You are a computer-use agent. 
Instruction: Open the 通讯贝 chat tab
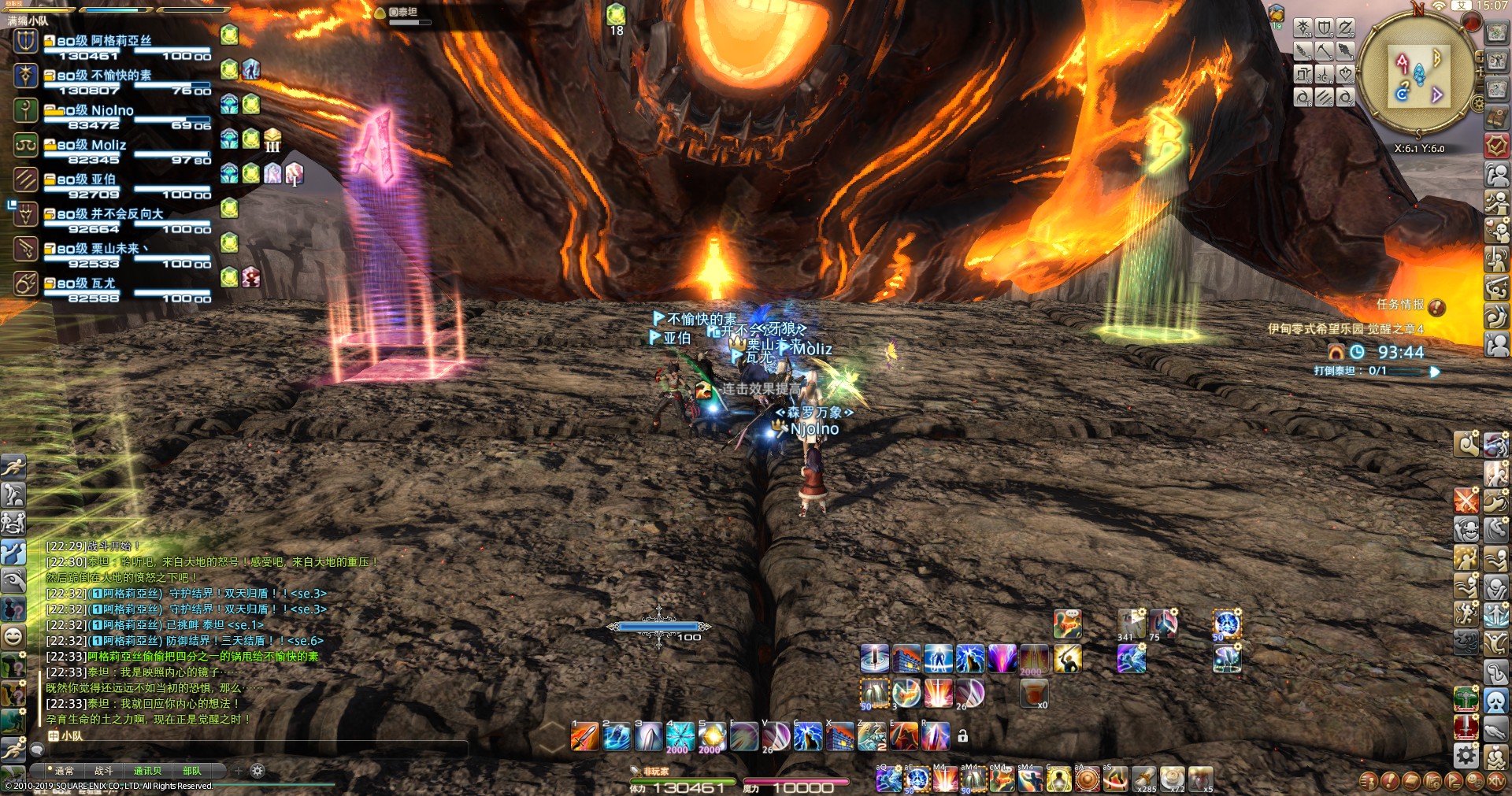click(x=147, y=771)
